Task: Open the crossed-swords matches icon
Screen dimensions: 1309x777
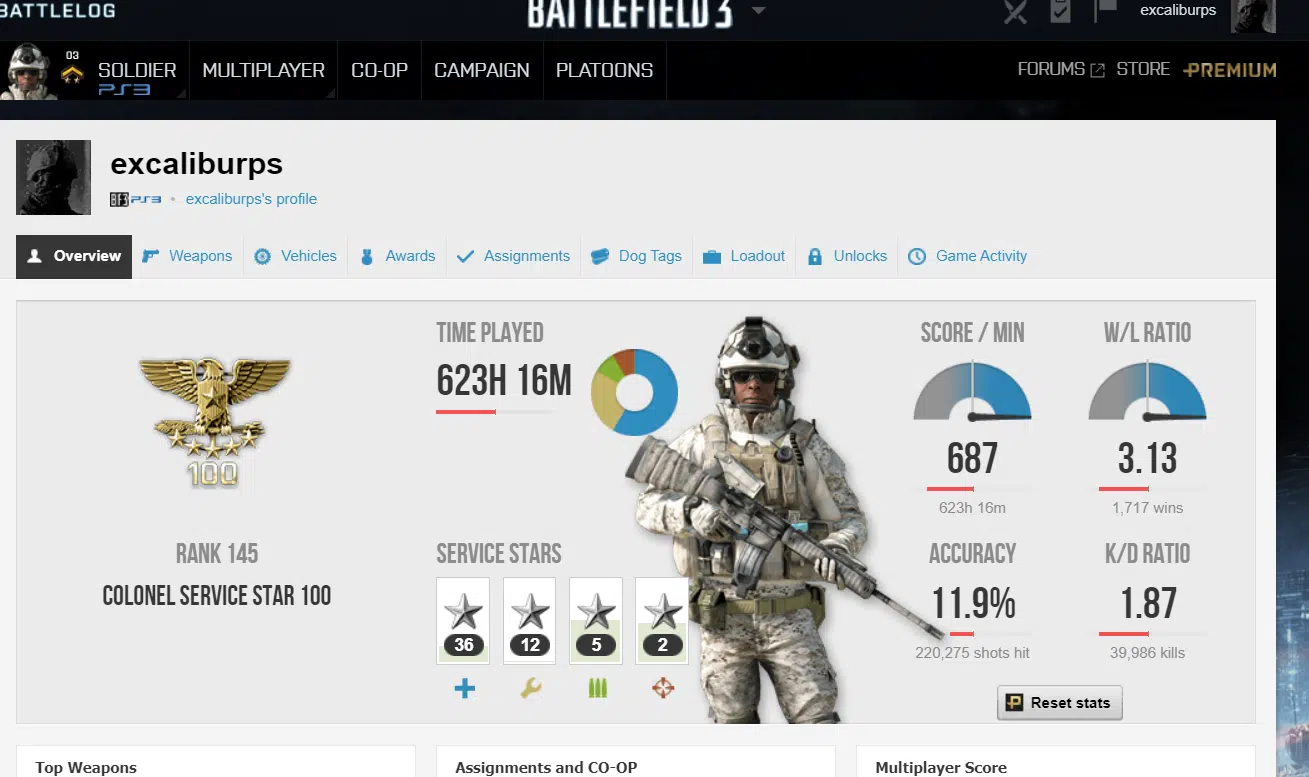Action: (x=1015, y=11)
